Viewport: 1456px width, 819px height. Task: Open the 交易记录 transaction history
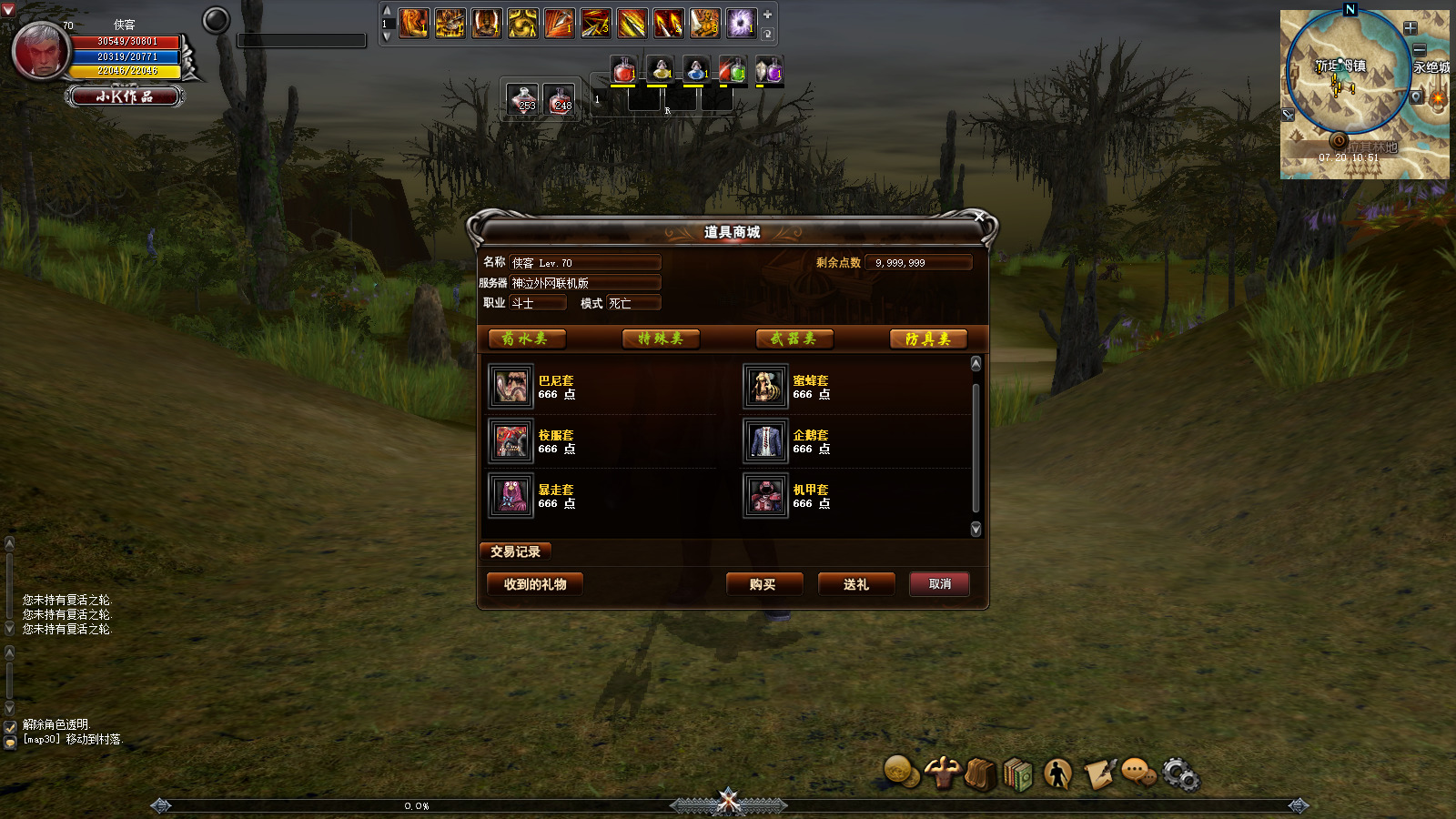tap(515, 551)
